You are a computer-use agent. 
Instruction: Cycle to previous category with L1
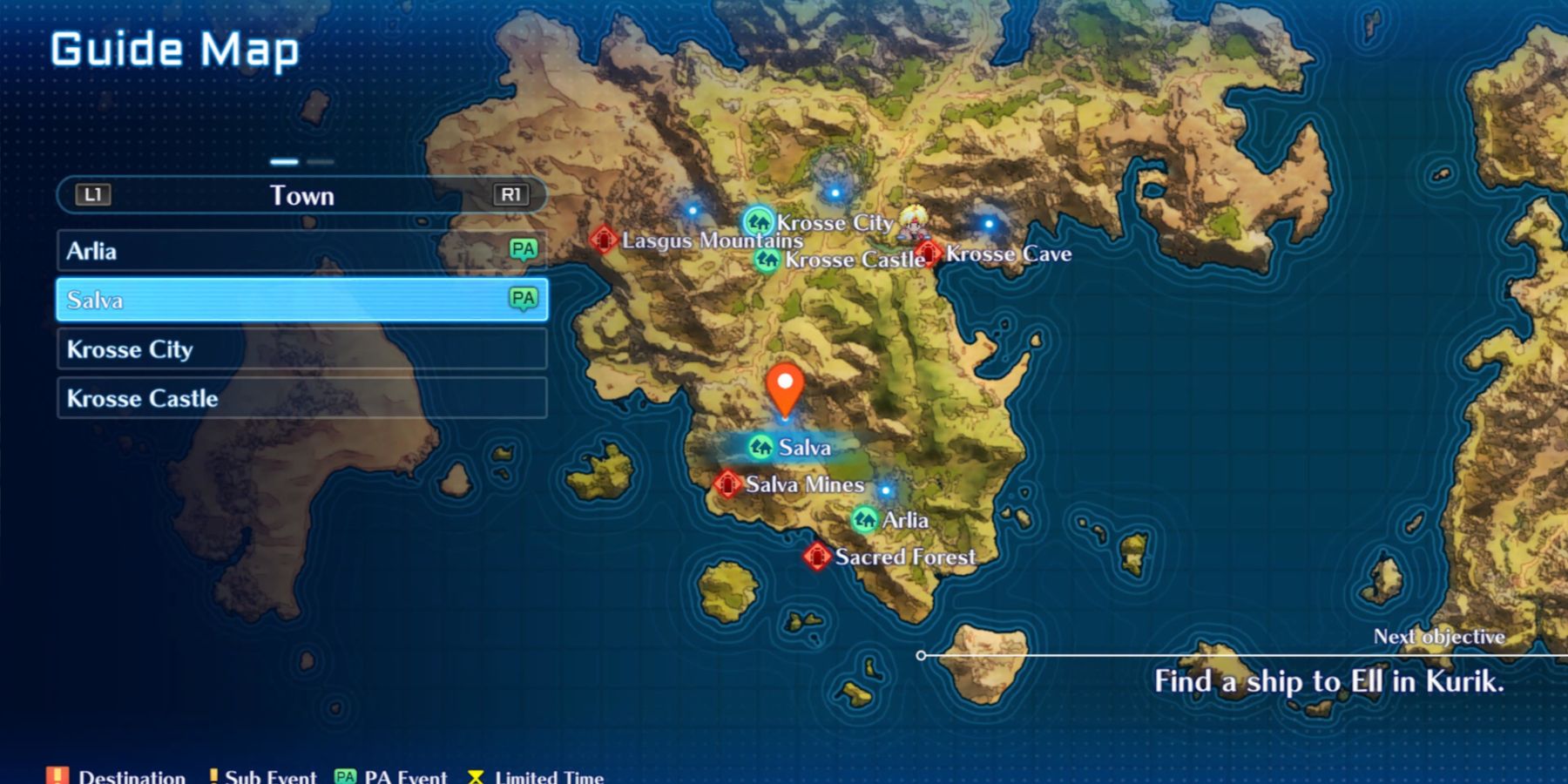(x=93, y=195)
